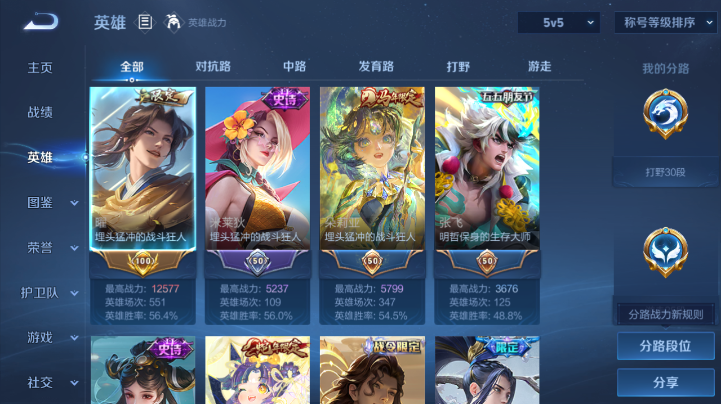Open the 战绩 sidebar entry

point(40,113)
